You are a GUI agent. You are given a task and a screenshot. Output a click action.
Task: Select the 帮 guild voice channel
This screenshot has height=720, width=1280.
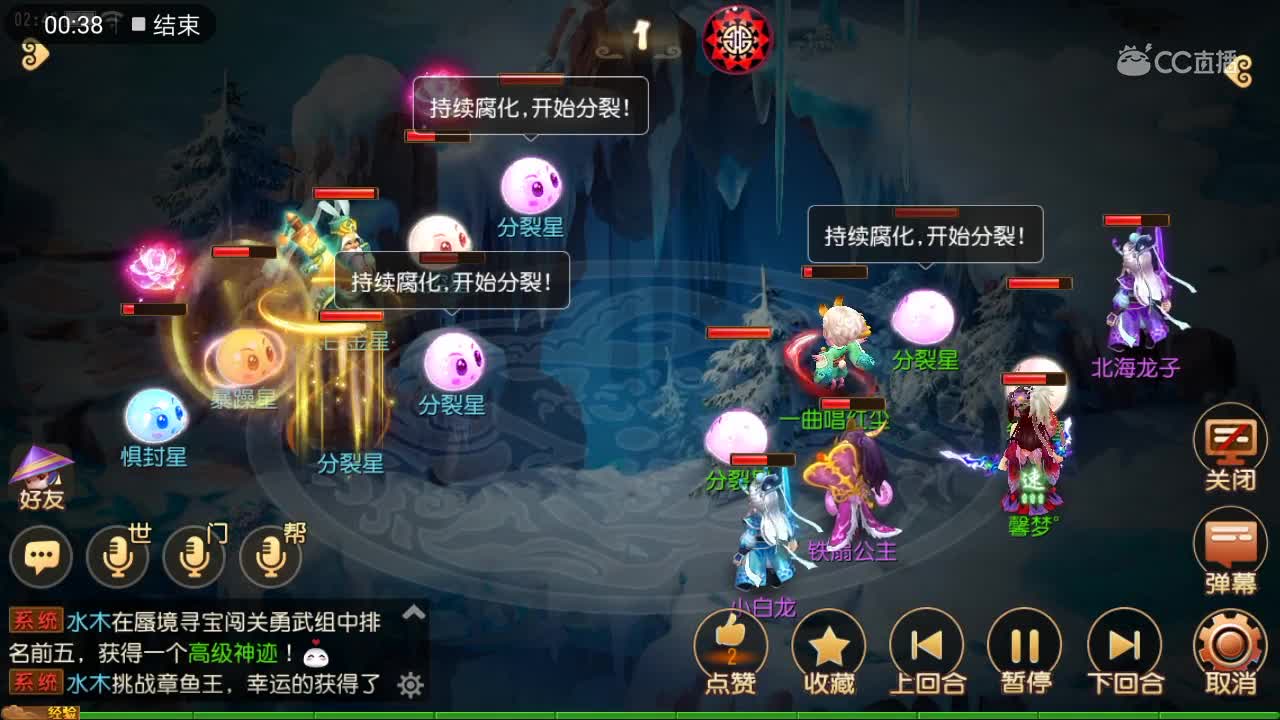coord(268,555)
